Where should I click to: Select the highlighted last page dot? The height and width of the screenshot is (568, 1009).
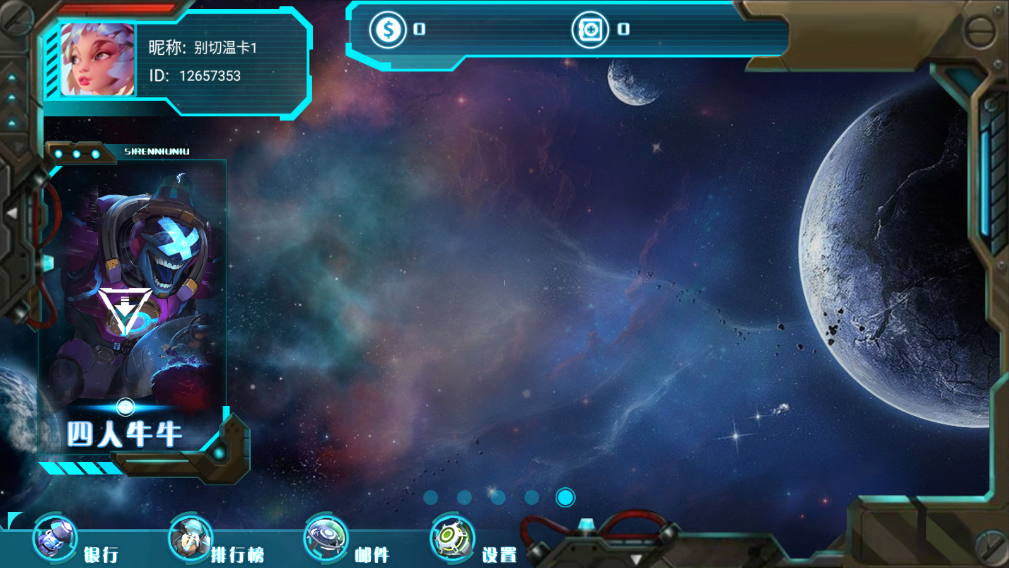coord(565,497)
